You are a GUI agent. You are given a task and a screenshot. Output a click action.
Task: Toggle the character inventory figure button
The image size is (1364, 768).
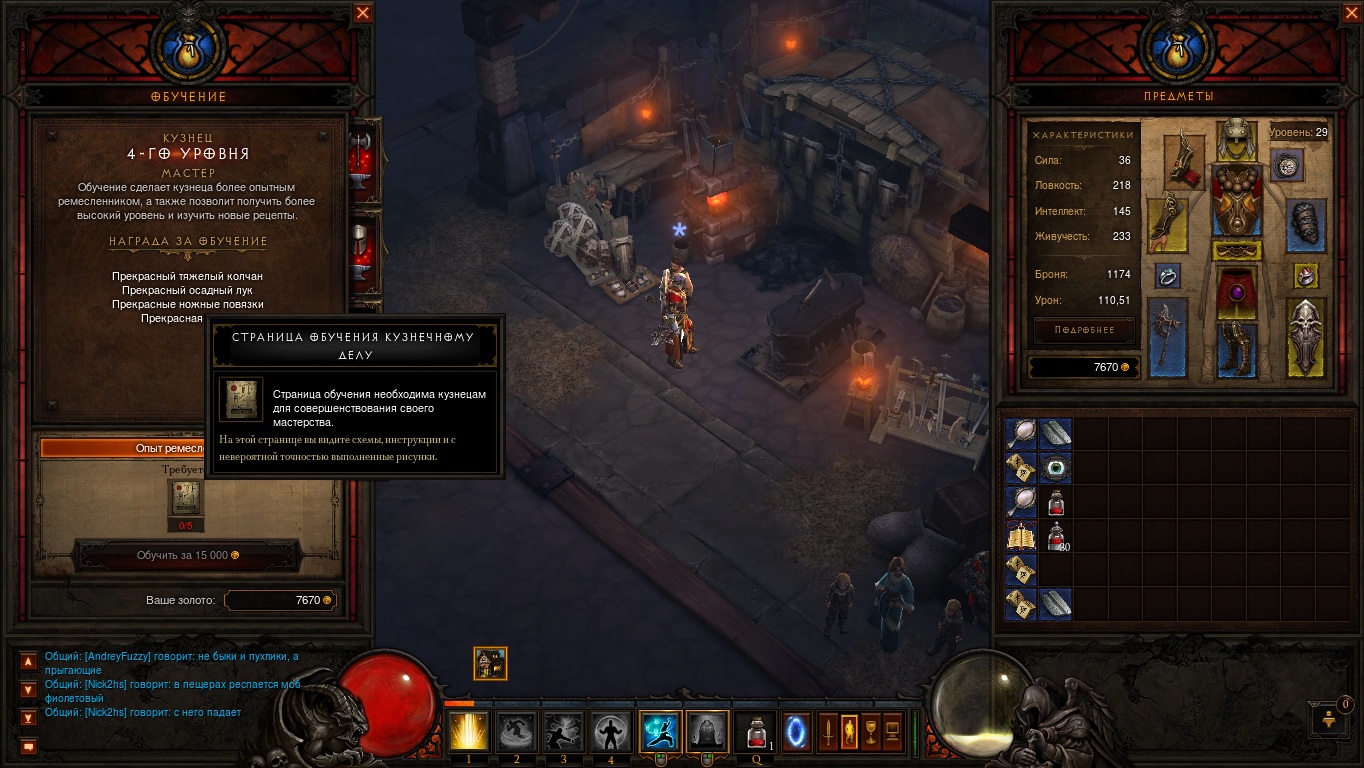click(x=849, y=732)
